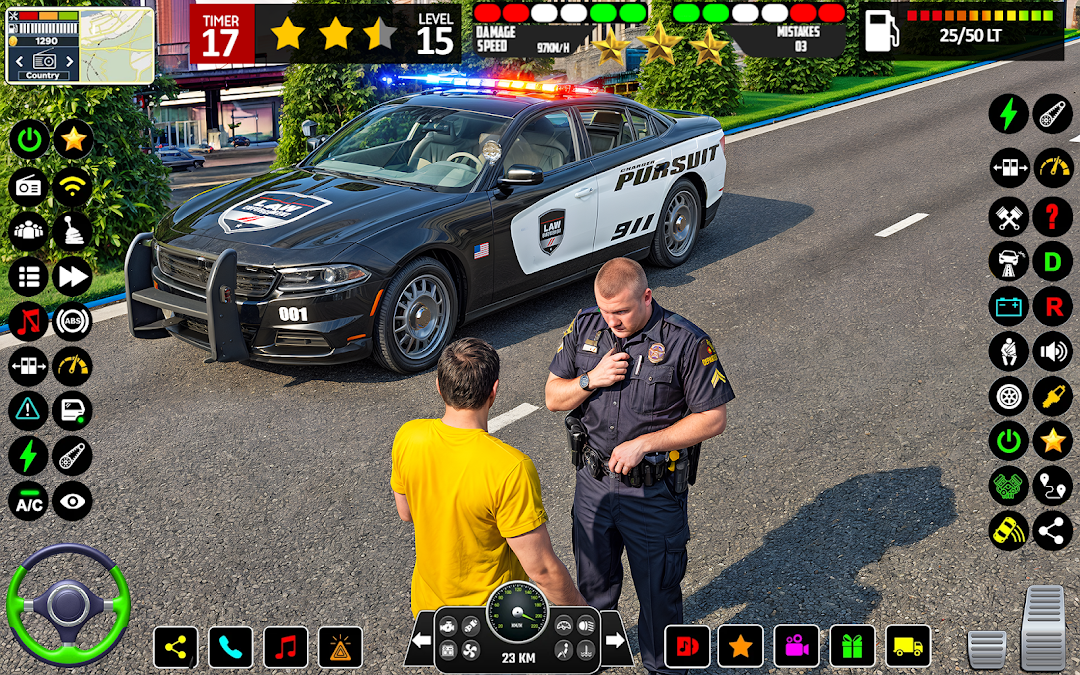Viewport: 1080px width, 675px height.
Task: Toggle the red muted music icon
Action: click(28, 321)
